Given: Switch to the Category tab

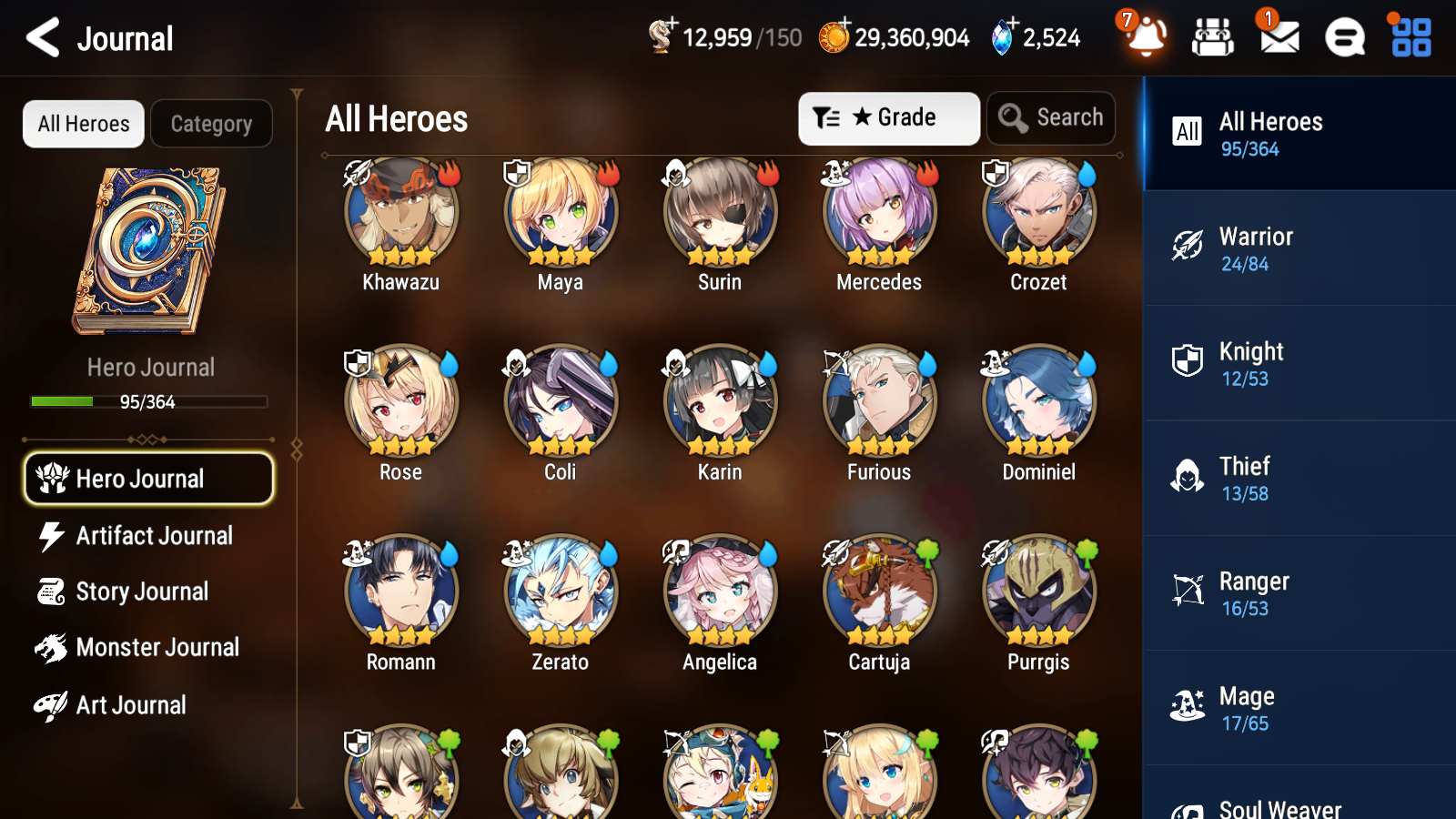Looking at the screenshot, I should coord(211,124).
